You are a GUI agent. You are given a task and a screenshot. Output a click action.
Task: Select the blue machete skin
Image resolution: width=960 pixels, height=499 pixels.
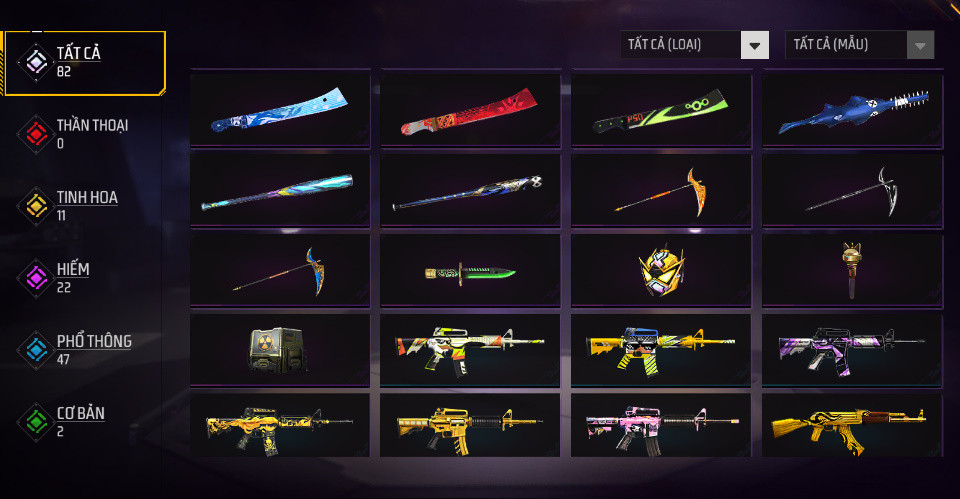click(x=280, y=110)
